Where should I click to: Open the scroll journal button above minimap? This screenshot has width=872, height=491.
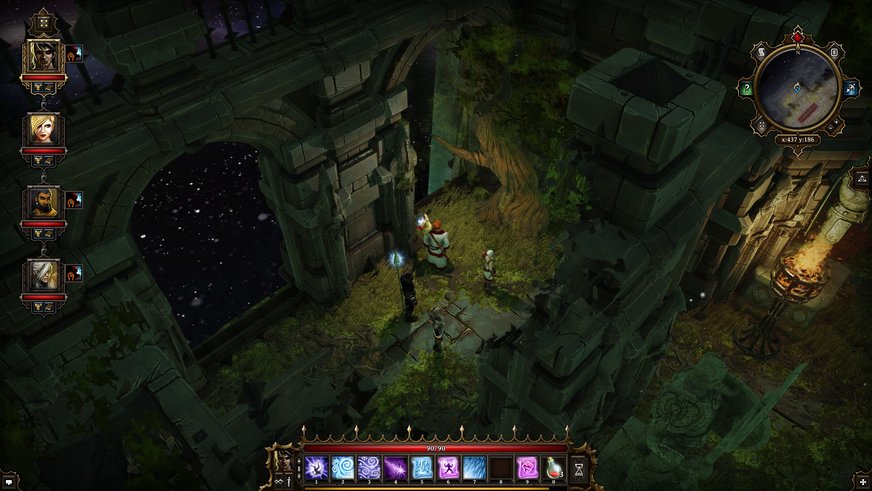tap(762, 52)
